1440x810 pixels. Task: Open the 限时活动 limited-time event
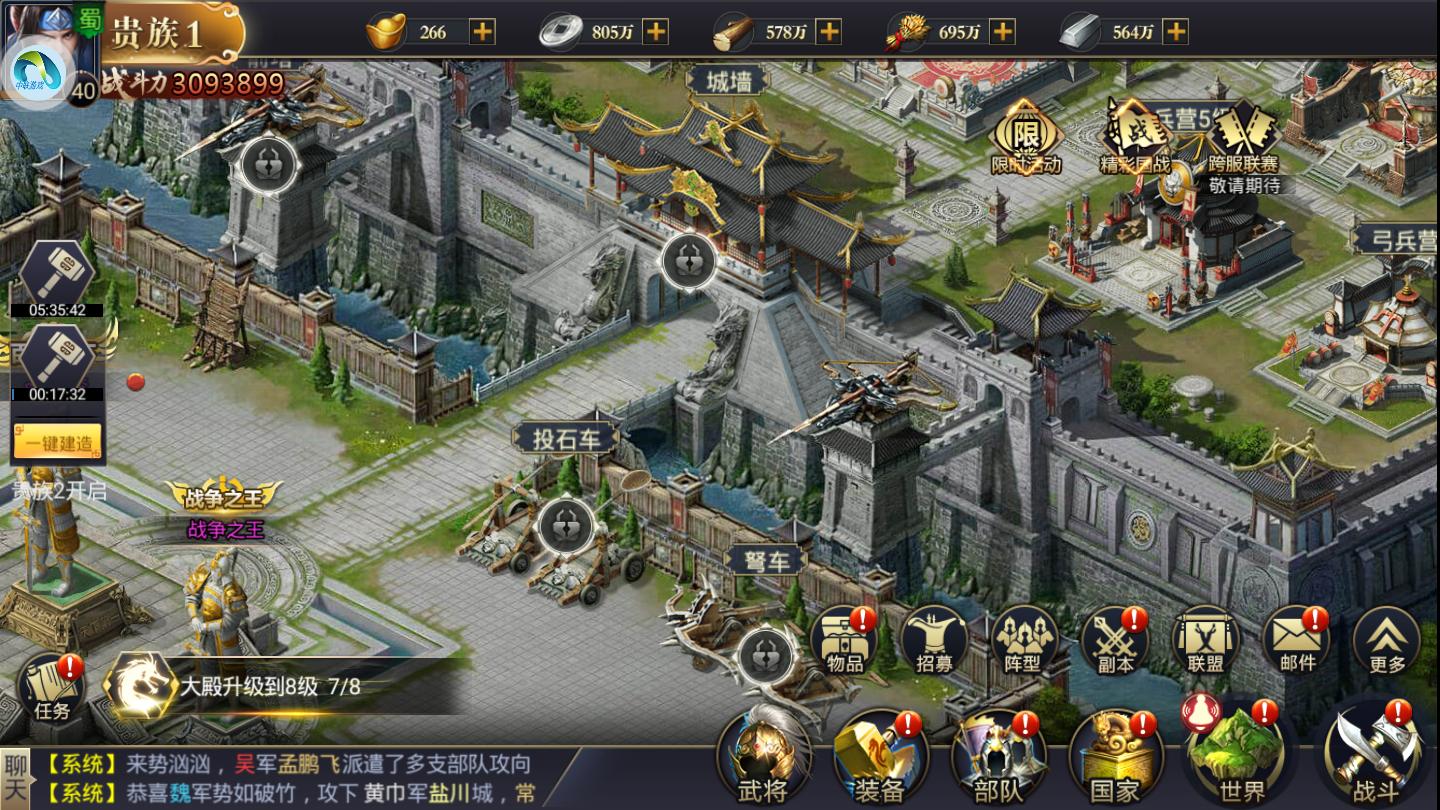tap(1025, 138)
